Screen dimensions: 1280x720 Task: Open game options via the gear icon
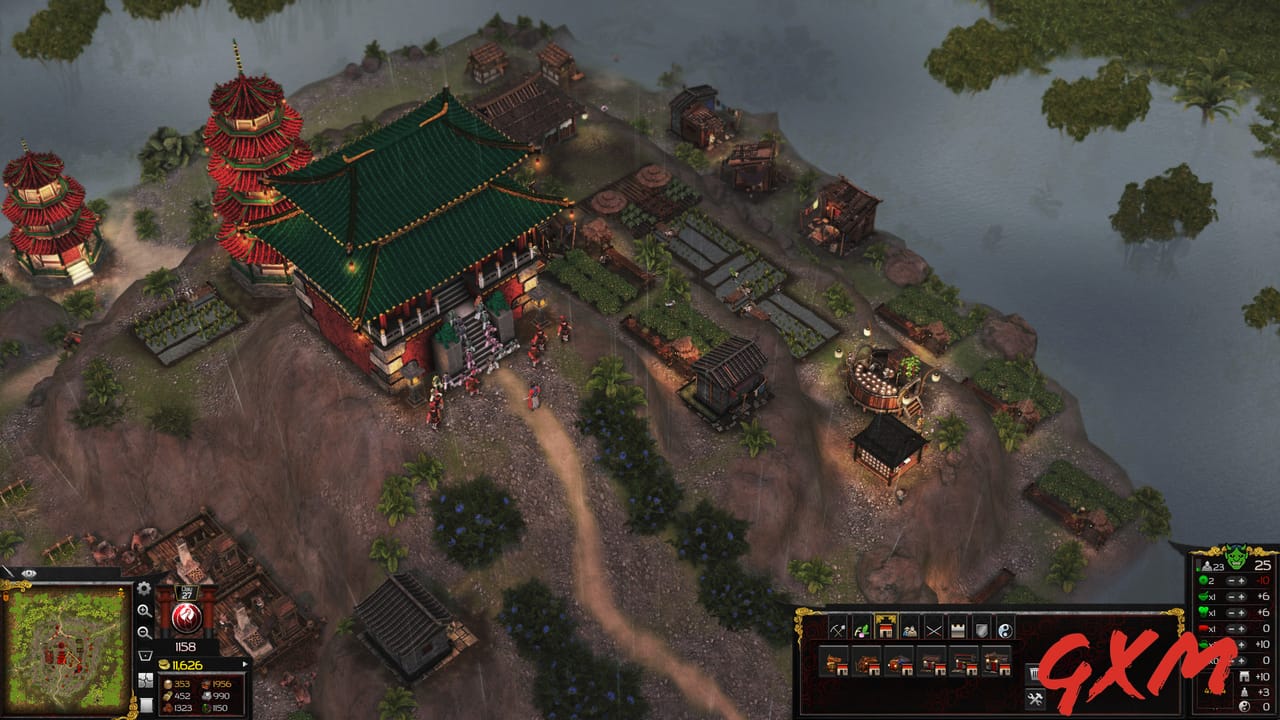[143, 587]
